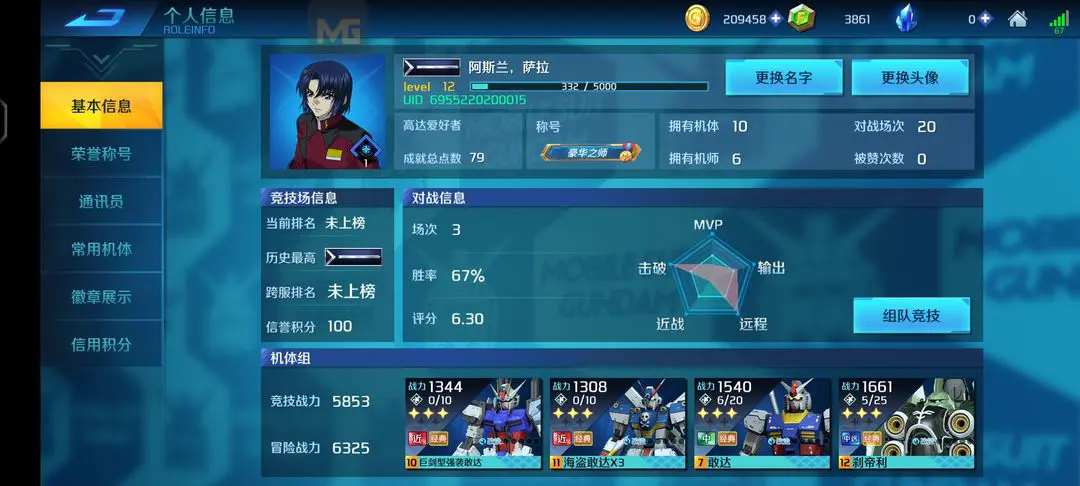Click the 更换头像 button
Viewport: 1080px width, 486px height.
click(x=909, y=77)
